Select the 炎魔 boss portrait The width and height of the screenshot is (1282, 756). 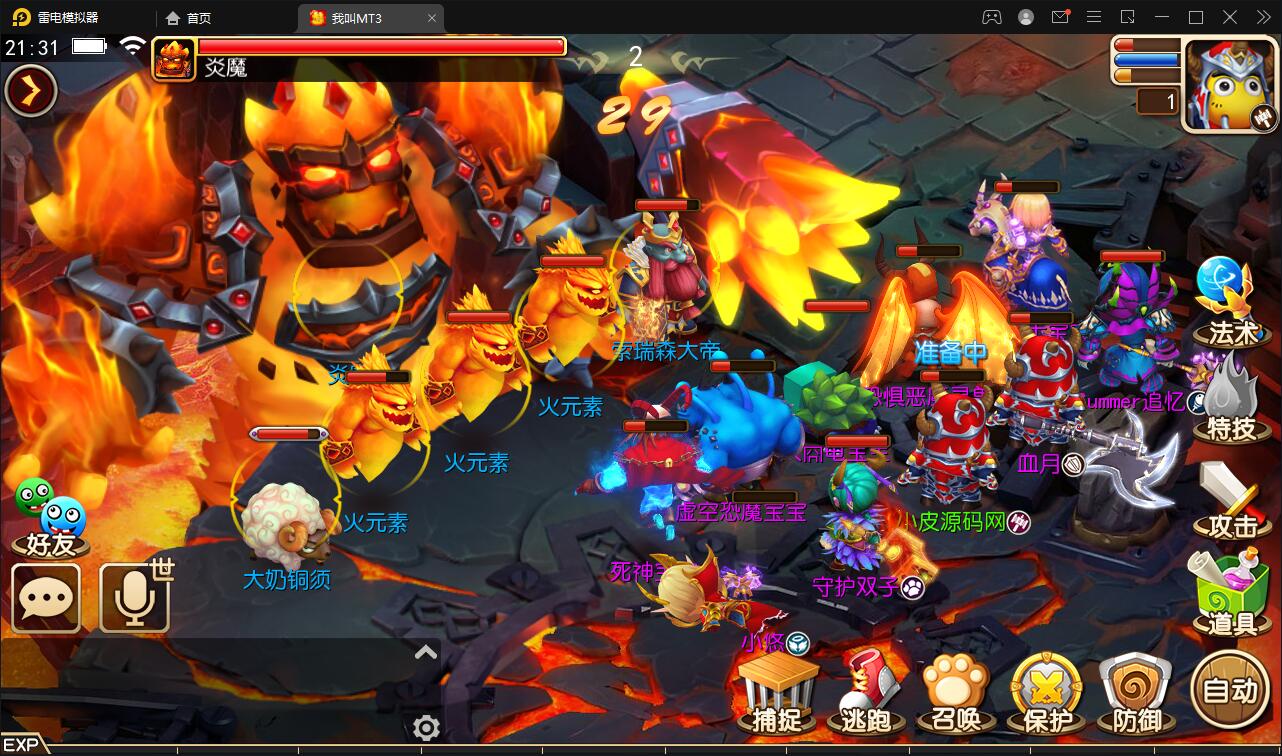(x=174, y=58)
